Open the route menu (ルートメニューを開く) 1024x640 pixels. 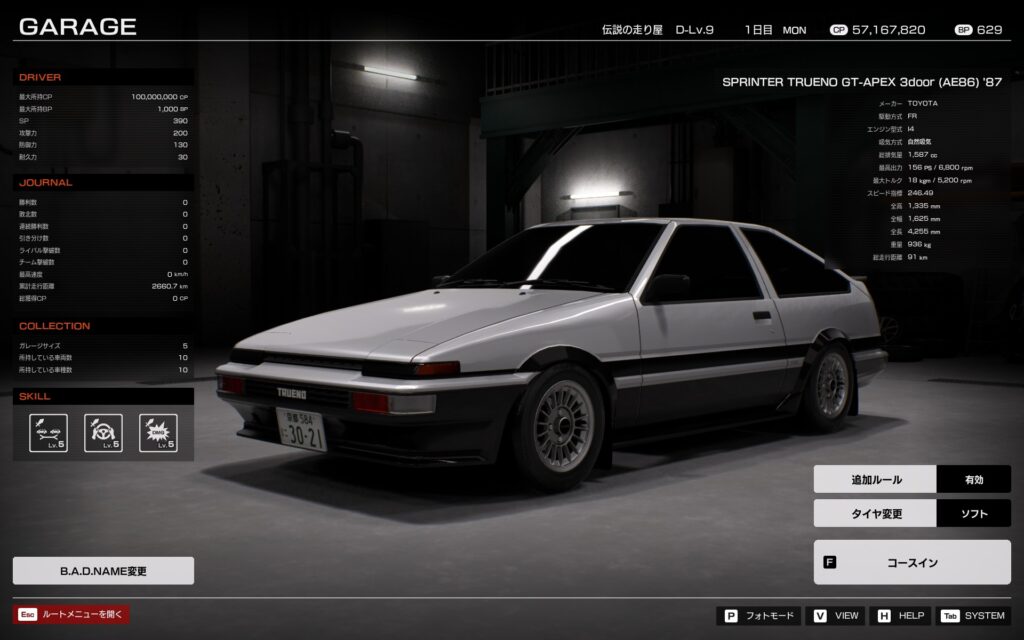(72, 614)
